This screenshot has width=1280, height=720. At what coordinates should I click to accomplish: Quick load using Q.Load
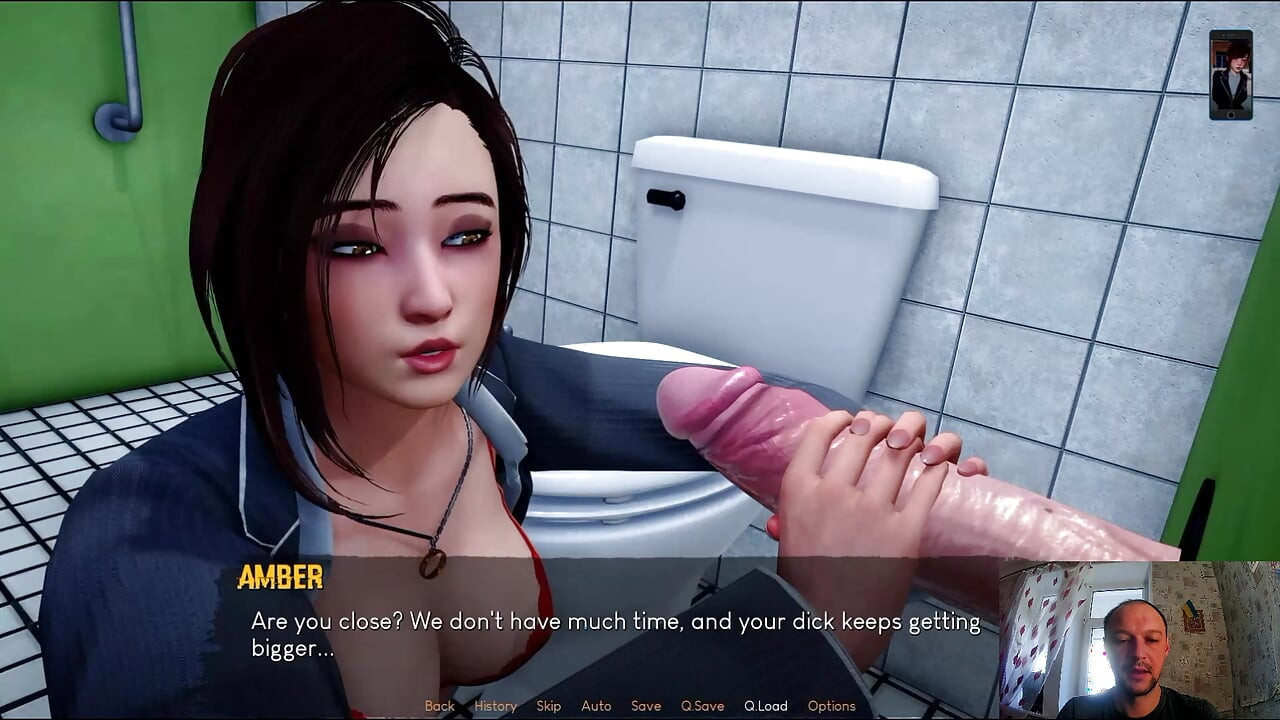tap(765, 706)
